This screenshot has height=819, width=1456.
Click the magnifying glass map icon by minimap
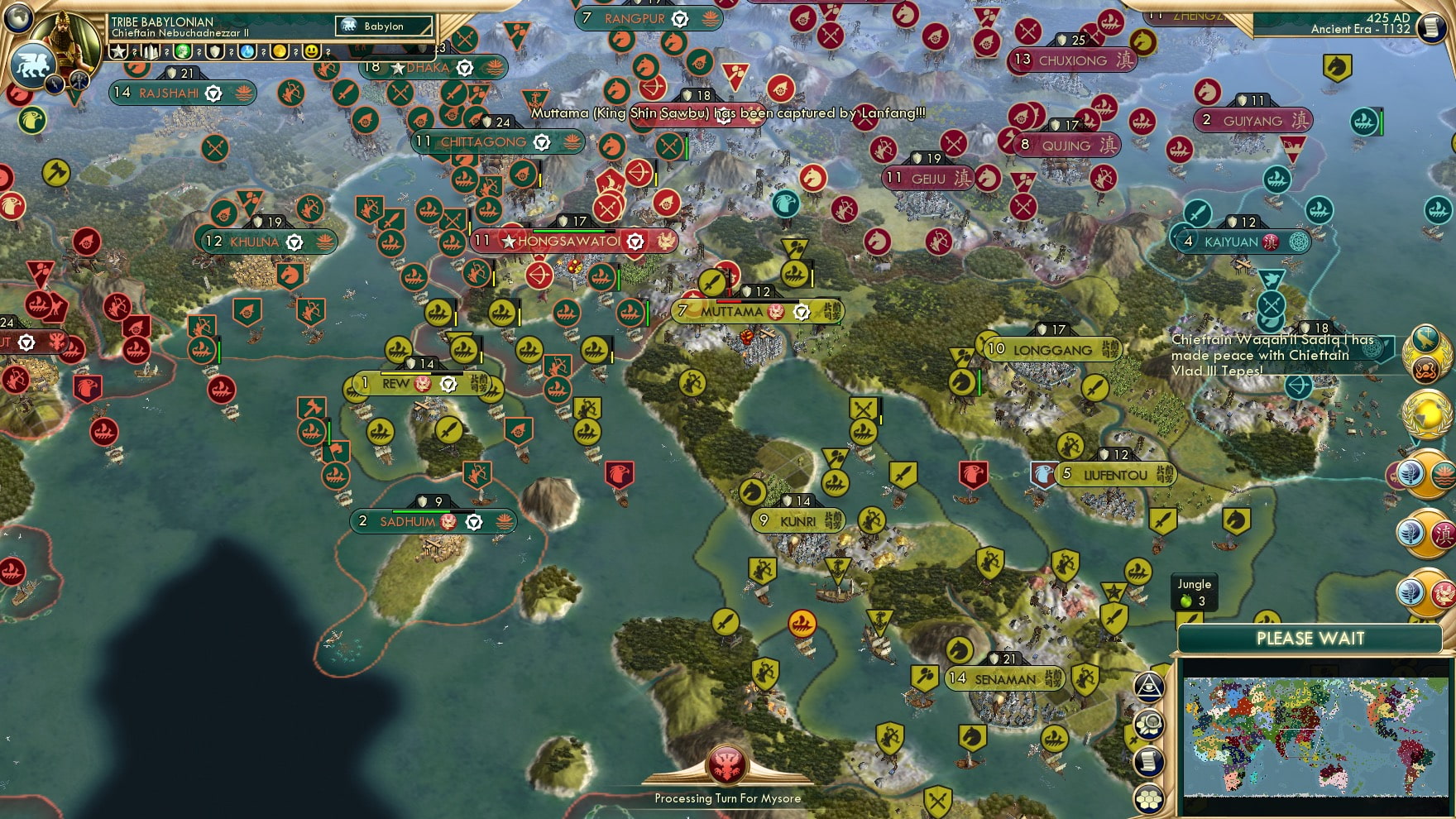click(x=1149, y=724)
